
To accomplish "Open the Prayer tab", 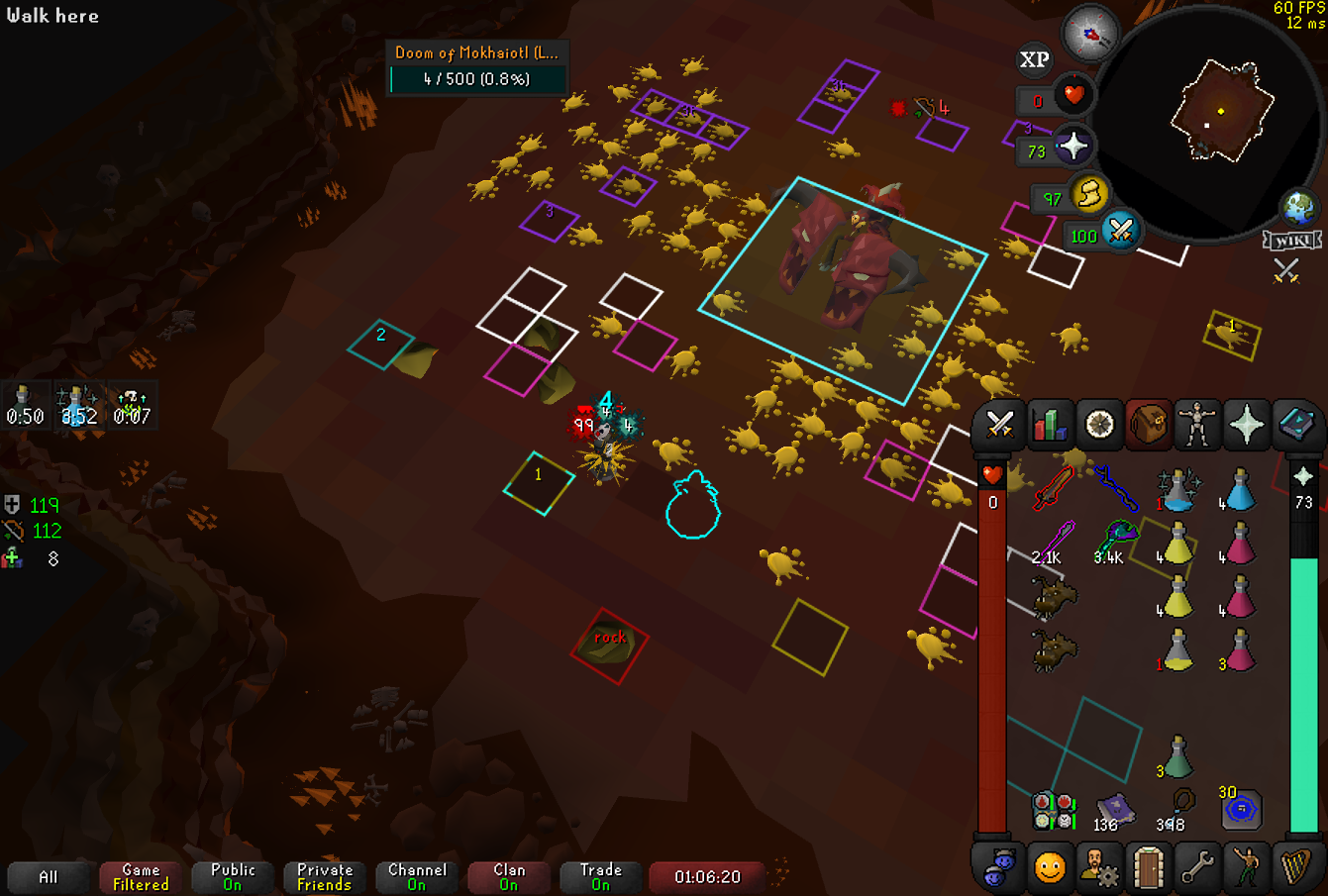I will point(1247,426).
